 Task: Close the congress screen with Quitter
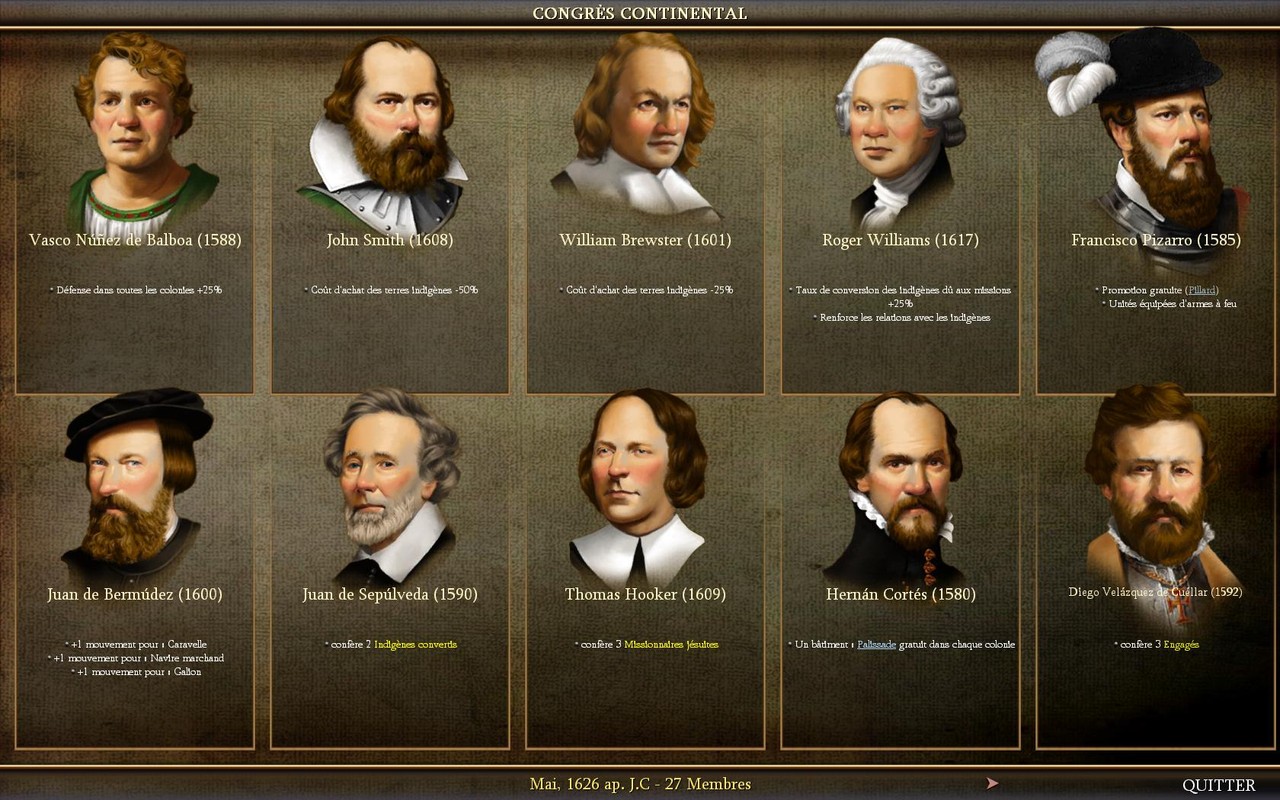click(1218, 785)
